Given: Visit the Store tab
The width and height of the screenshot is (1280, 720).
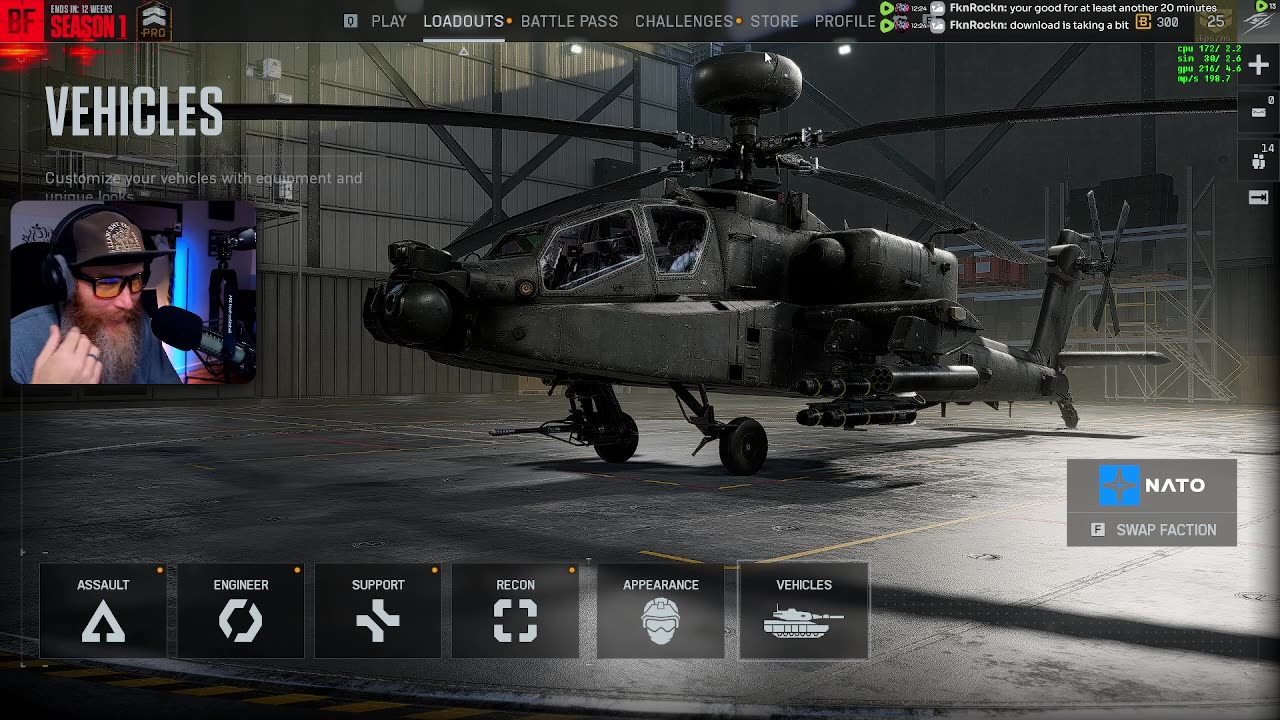Looking at the screenshot, I should [x=774, y=21].
